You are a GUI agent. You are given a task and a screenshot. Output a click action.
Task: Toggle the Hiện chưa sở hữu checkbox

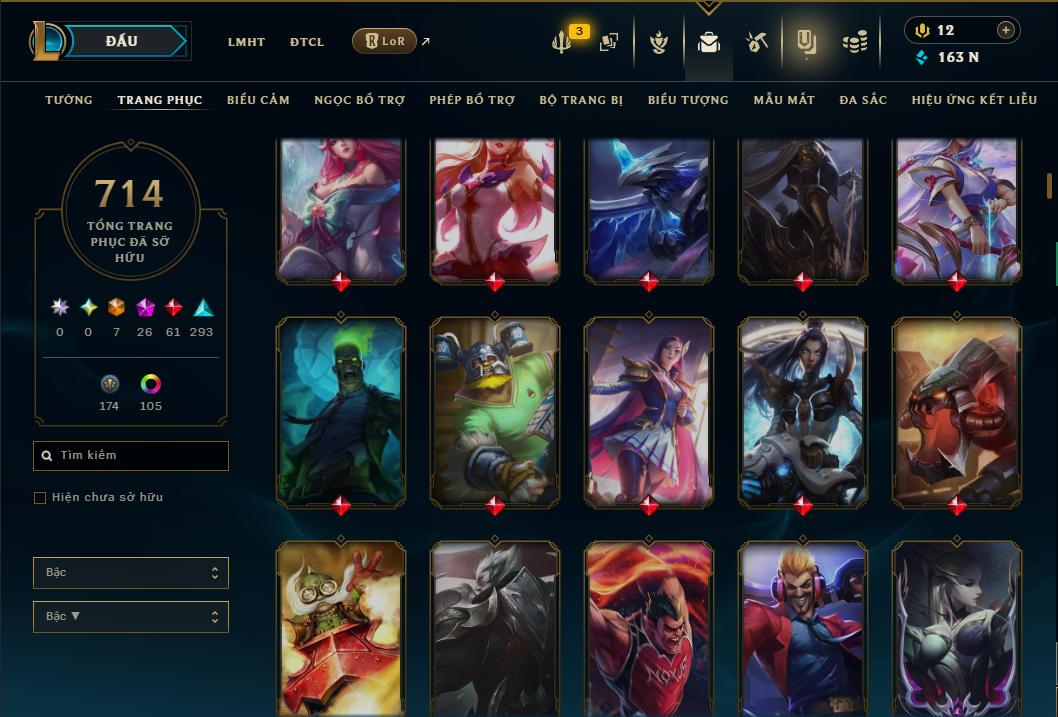point(40,498)
